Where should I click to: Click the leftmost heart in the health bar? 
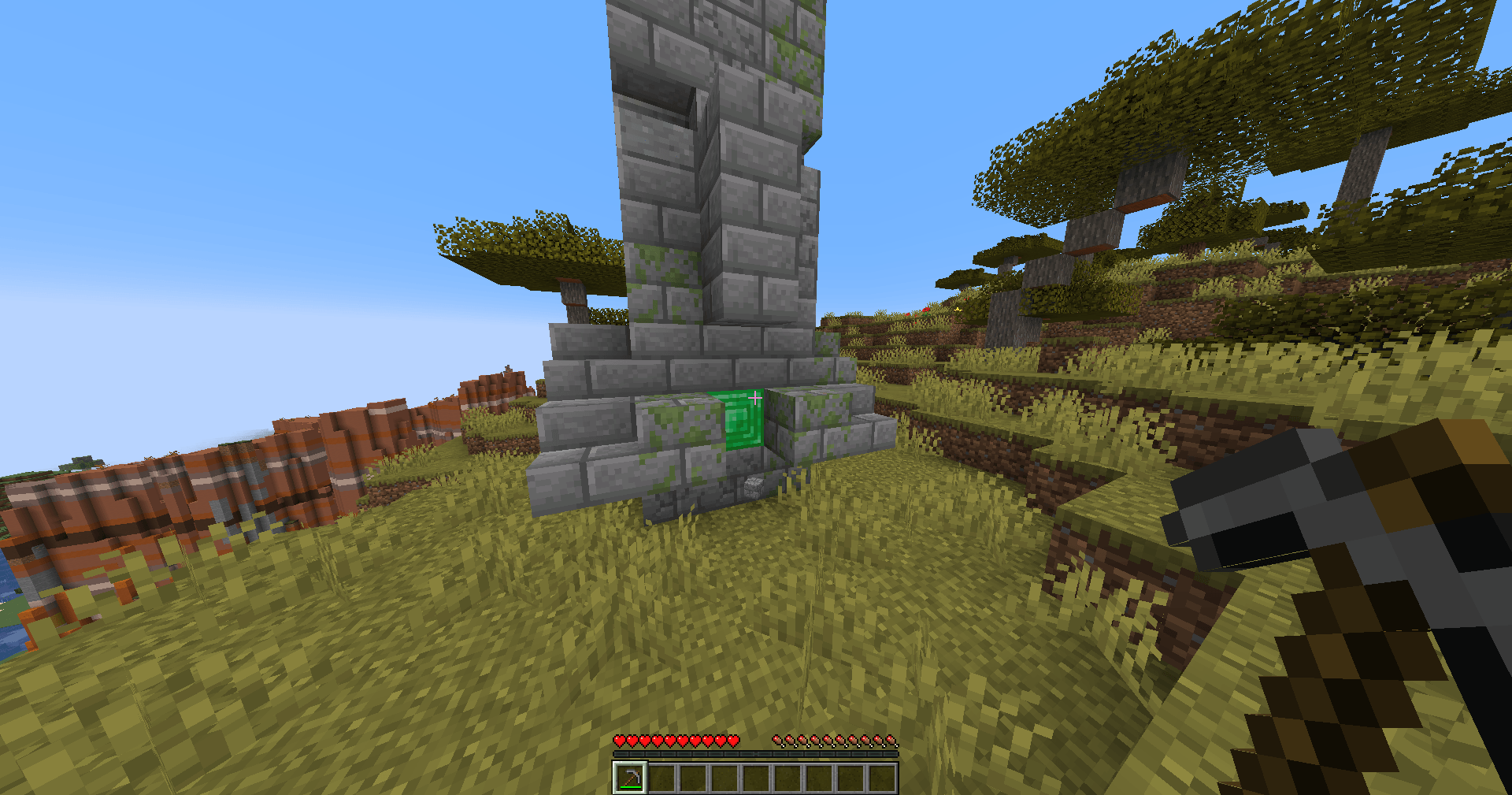[620, 740]
